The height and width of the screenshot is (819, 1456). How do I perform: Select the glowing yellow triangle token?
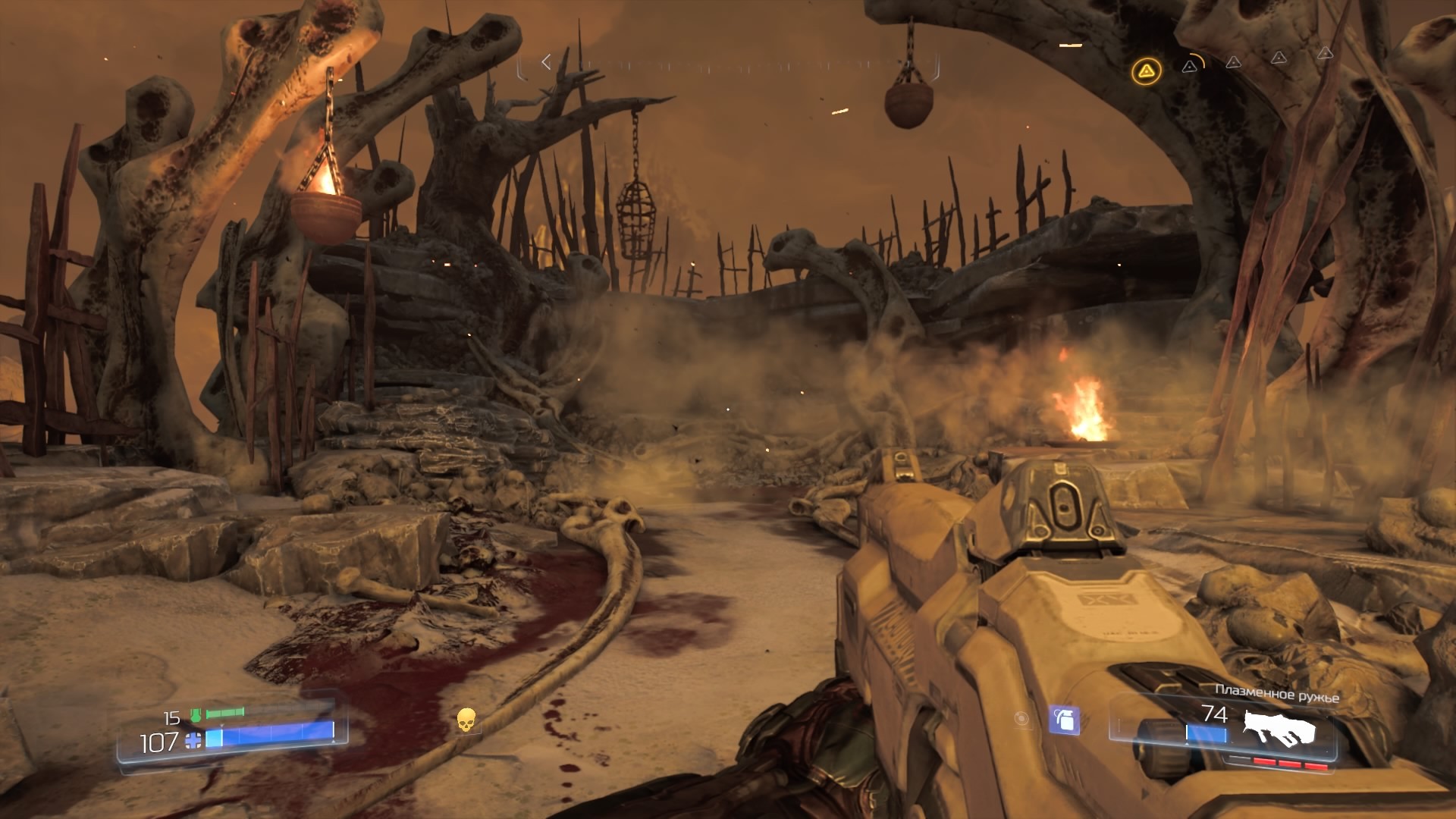click(1146, 72)
